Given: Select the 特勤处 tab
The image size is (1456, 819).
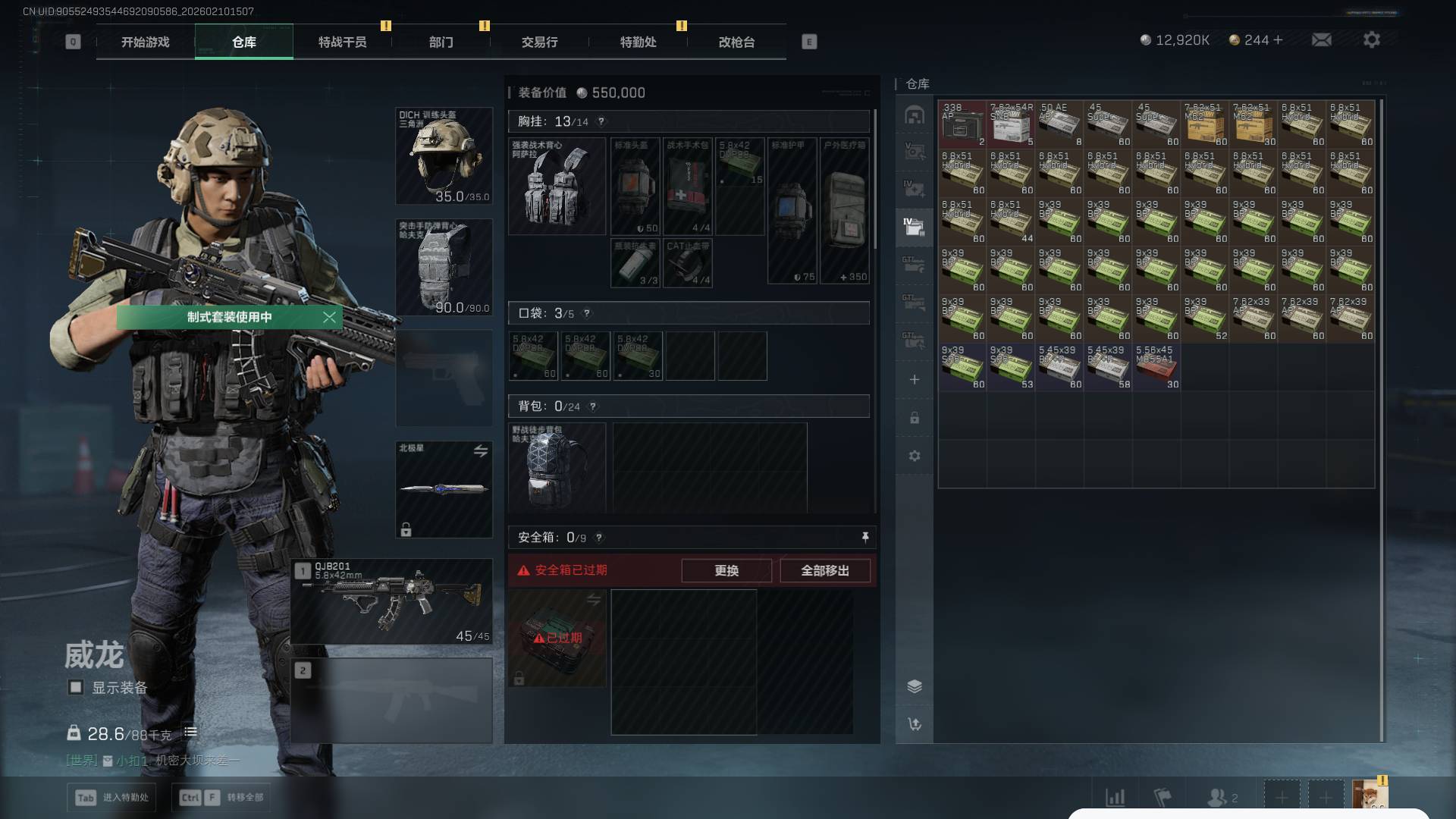Looking at the screenshot, I should pyautogui.click(x=638, y=42).
